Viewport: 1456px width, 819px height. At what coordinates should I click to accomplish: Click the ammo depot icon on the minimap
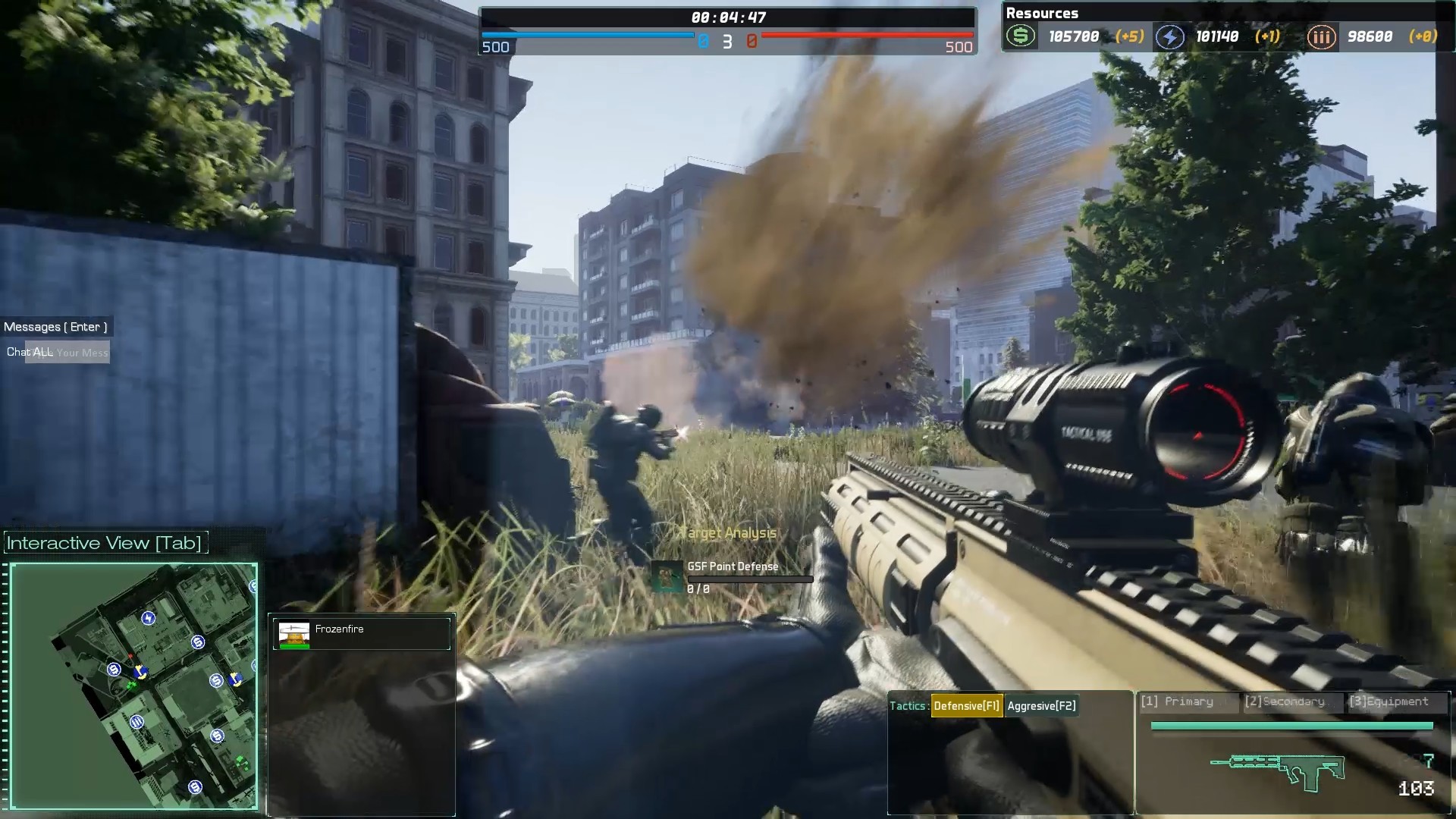[x=136, y=722]
